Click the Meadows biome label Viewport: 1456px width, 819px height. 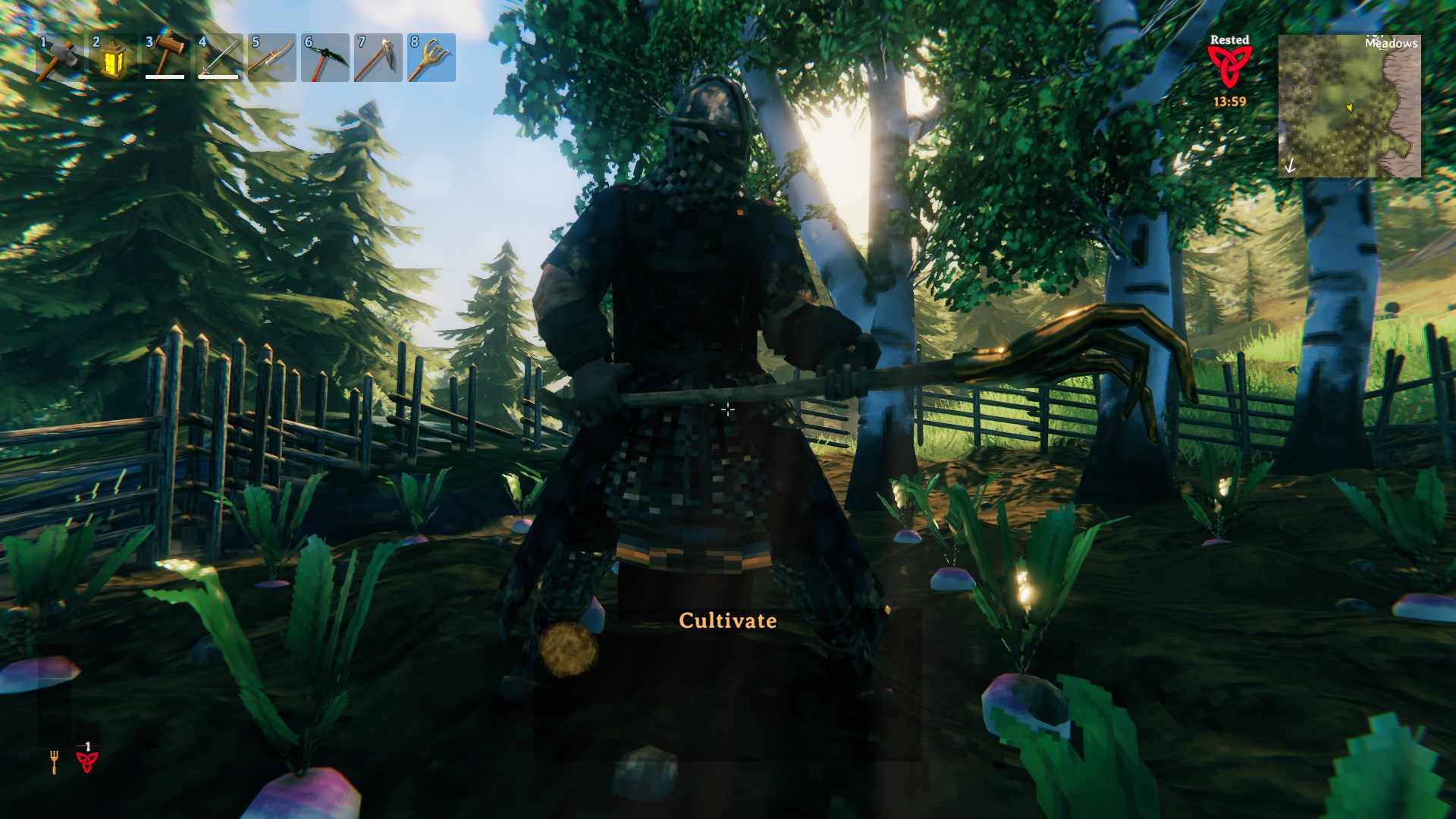(1392, 44)
